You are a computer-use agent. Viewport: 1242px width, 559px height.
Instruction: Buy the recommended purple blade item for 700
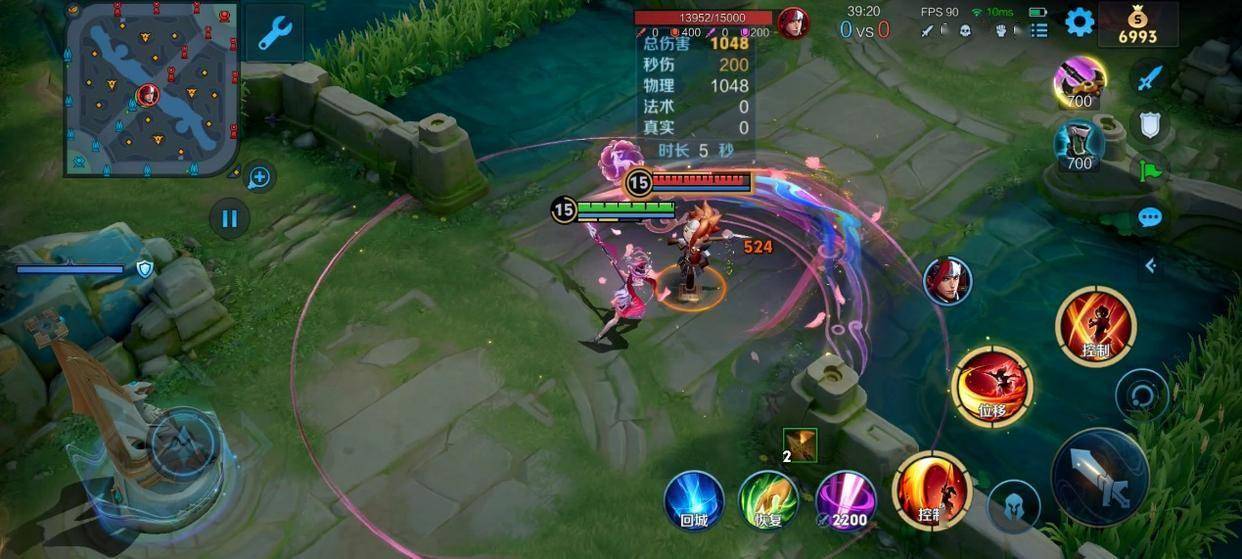tap(1079, 82)
